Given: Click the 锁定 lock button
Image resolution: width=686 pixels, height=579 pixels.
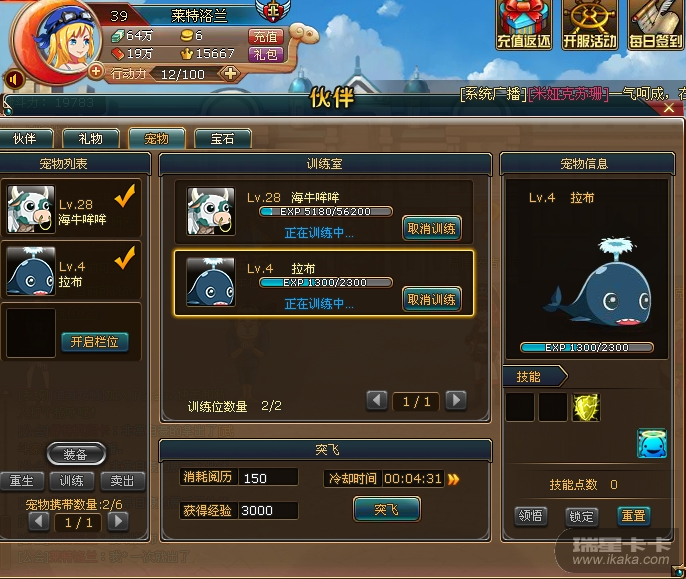Looking at the screenshot, I should tap(581, 517).
